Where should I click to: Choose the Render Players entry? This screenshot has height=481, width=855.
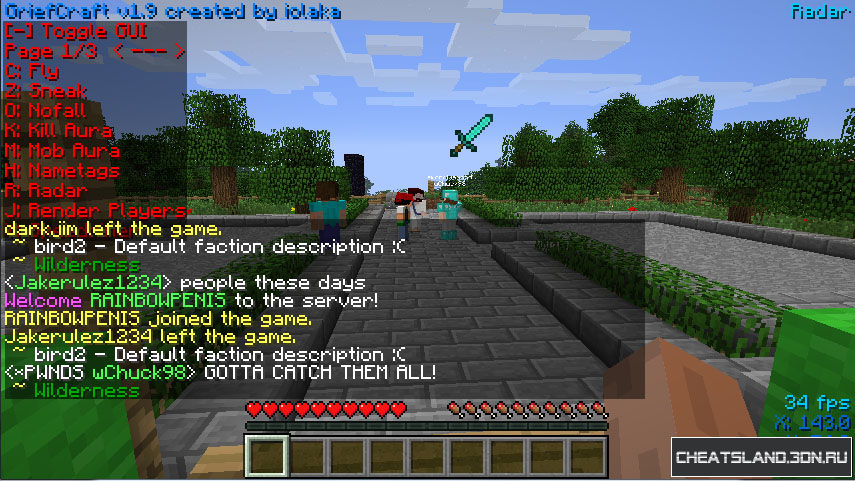[95, 210]
